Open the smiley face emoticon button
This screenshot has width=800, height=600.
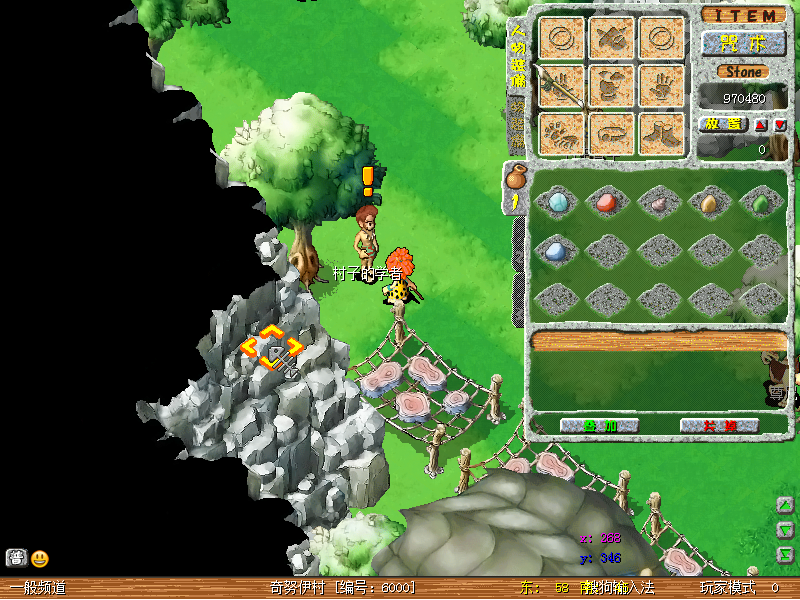40,559
